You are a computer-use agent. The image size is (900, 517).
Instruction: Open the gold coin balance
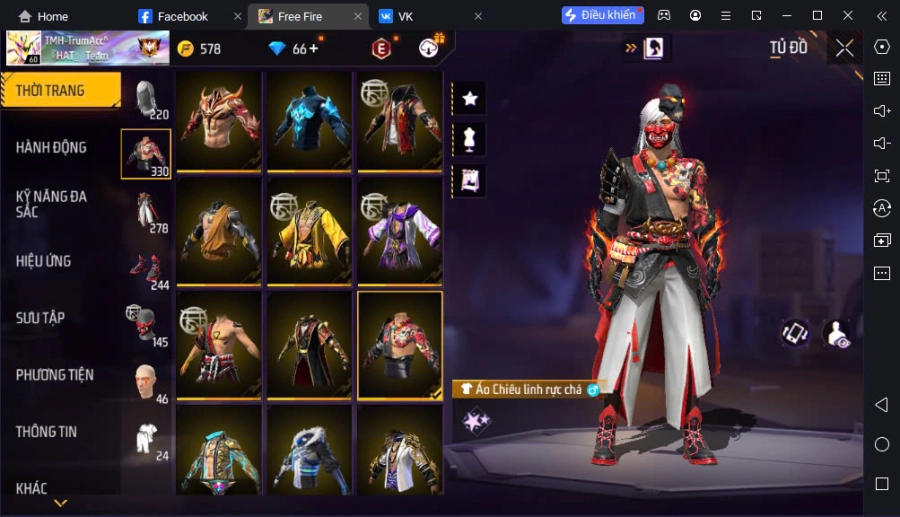[199, 49]
